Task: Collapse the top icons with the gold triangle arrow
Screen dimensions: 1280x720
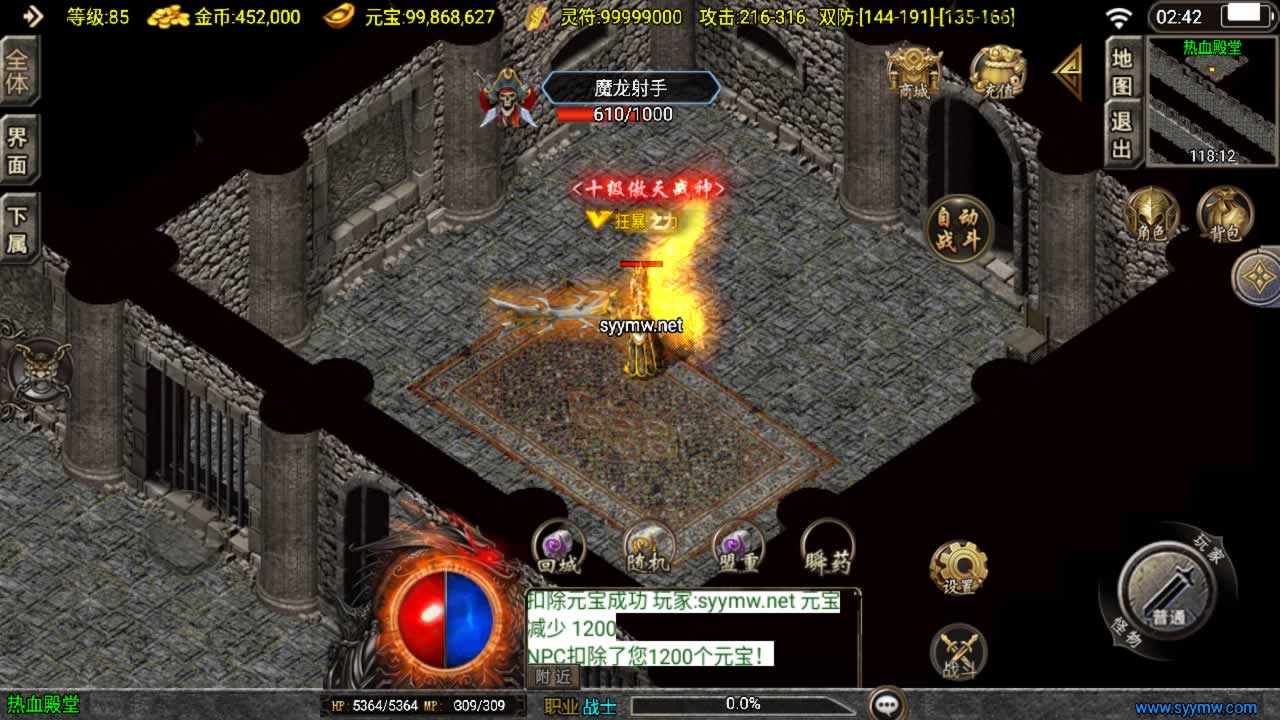Action: click(x=1068, y=72)
